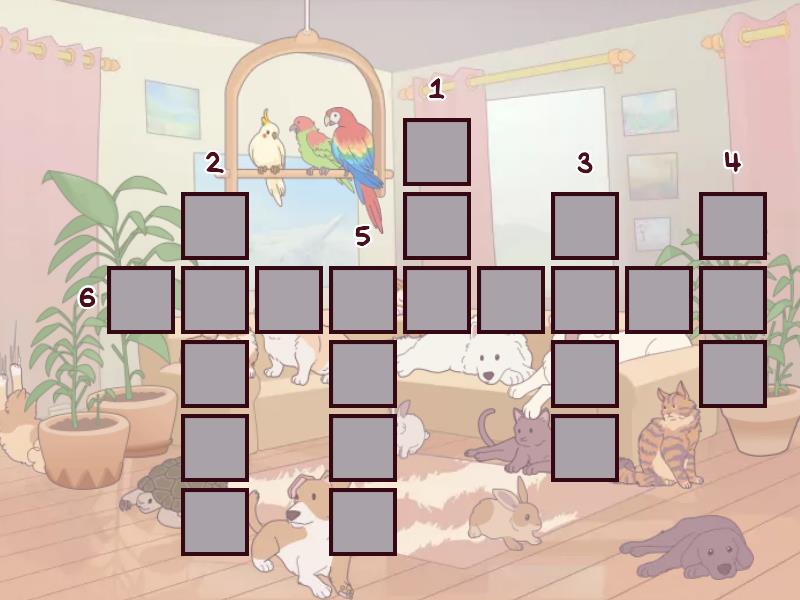Select the second square of word 5 down
The image size is (800, 600).
(x=363, y=374)
